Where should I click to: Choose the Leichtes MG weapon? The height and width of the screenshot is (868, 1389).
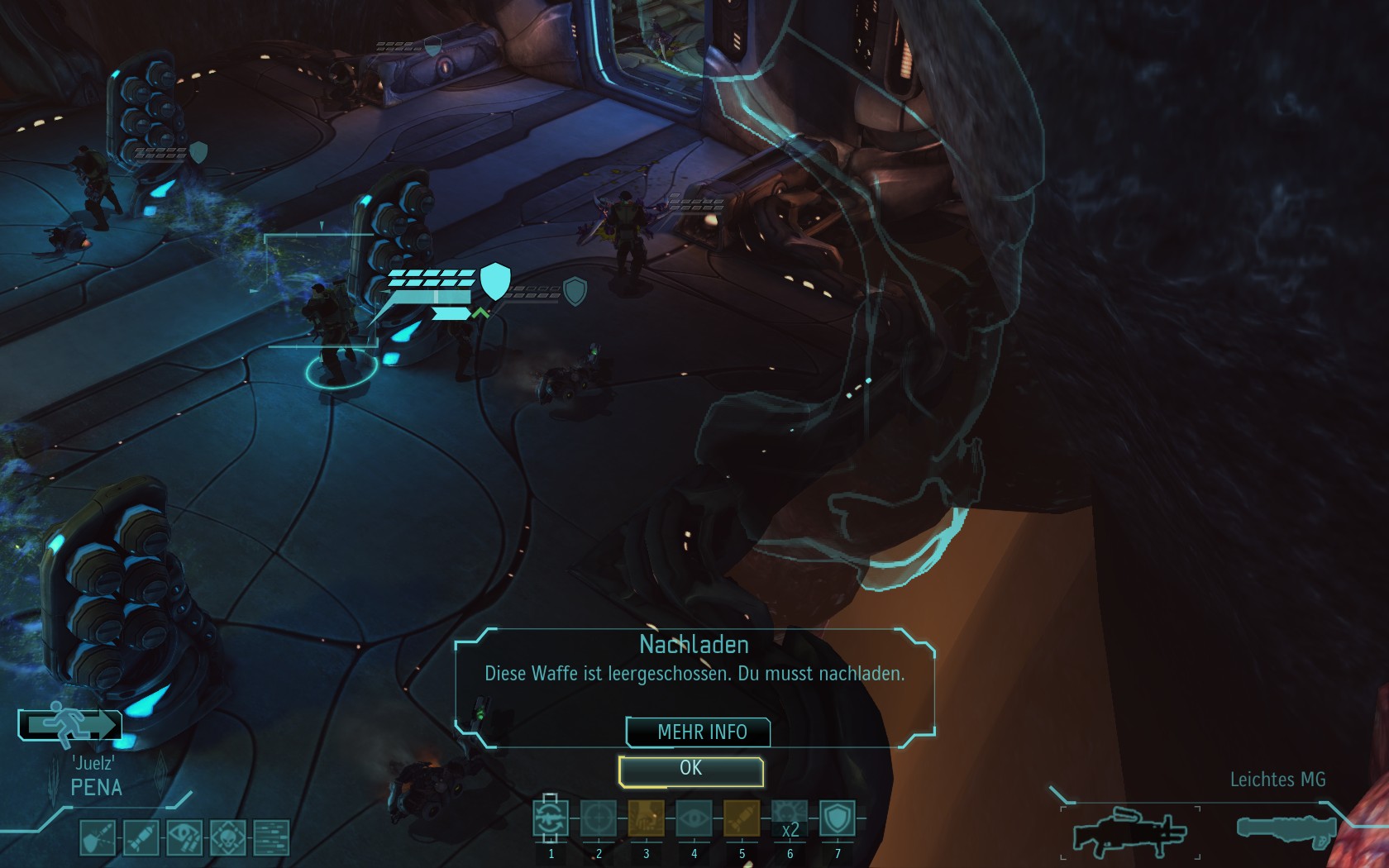[x=1129, y=831]
